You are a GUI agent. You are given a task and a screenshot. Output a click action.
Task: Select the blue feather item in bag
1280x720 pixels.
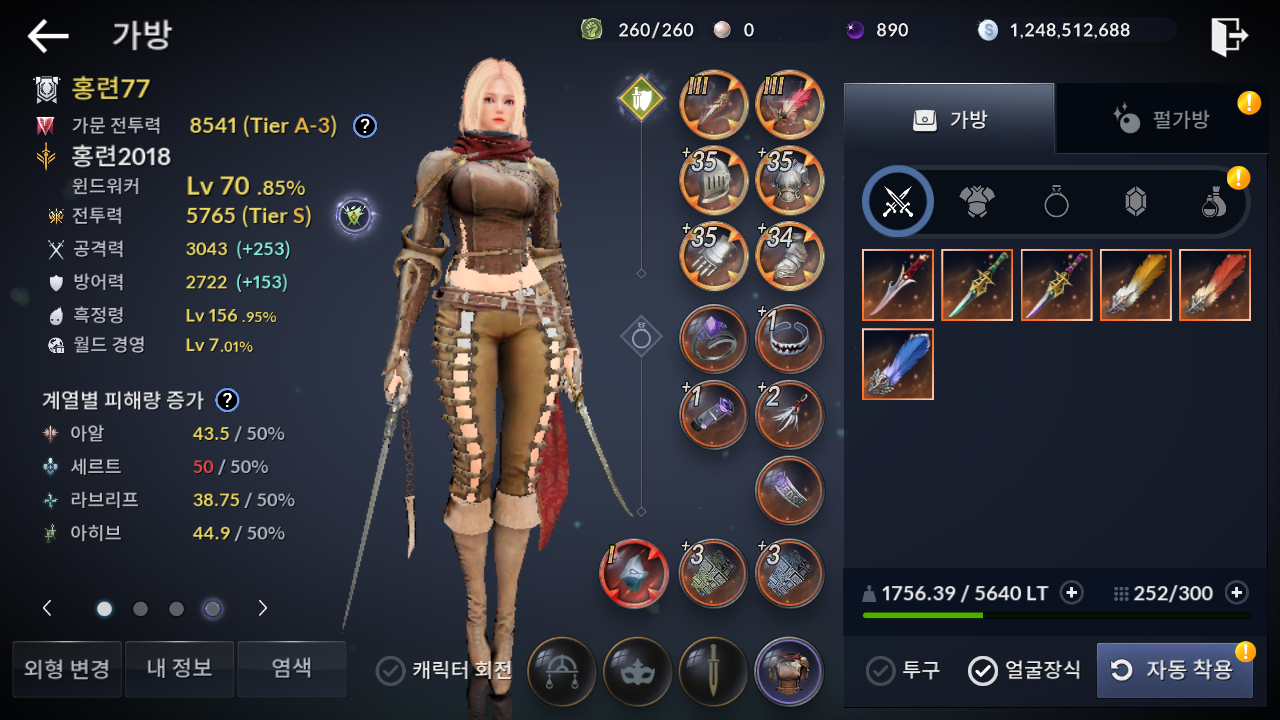pos(898,364)
